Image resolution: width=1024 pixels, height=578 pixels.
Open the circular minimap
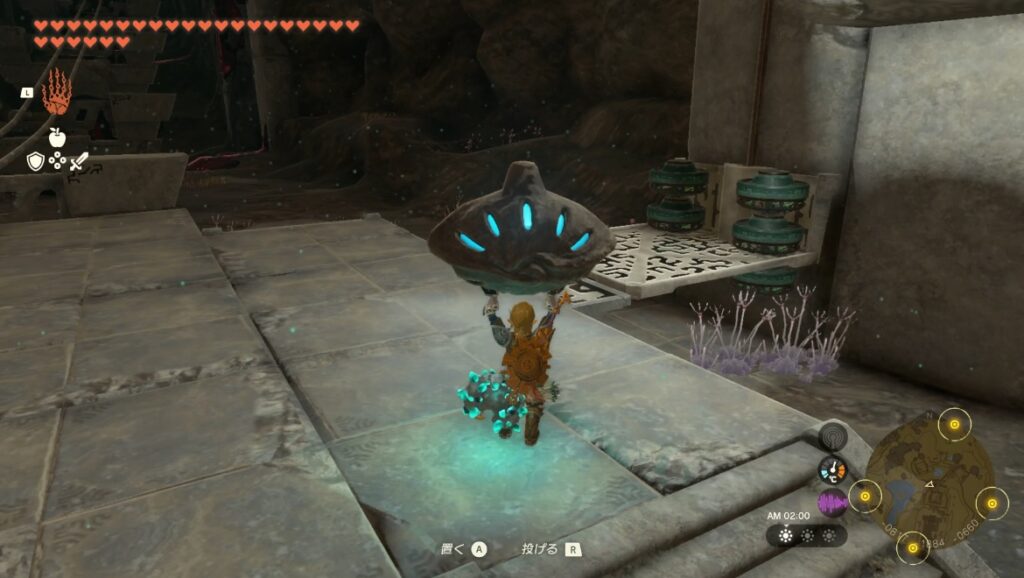929,474
